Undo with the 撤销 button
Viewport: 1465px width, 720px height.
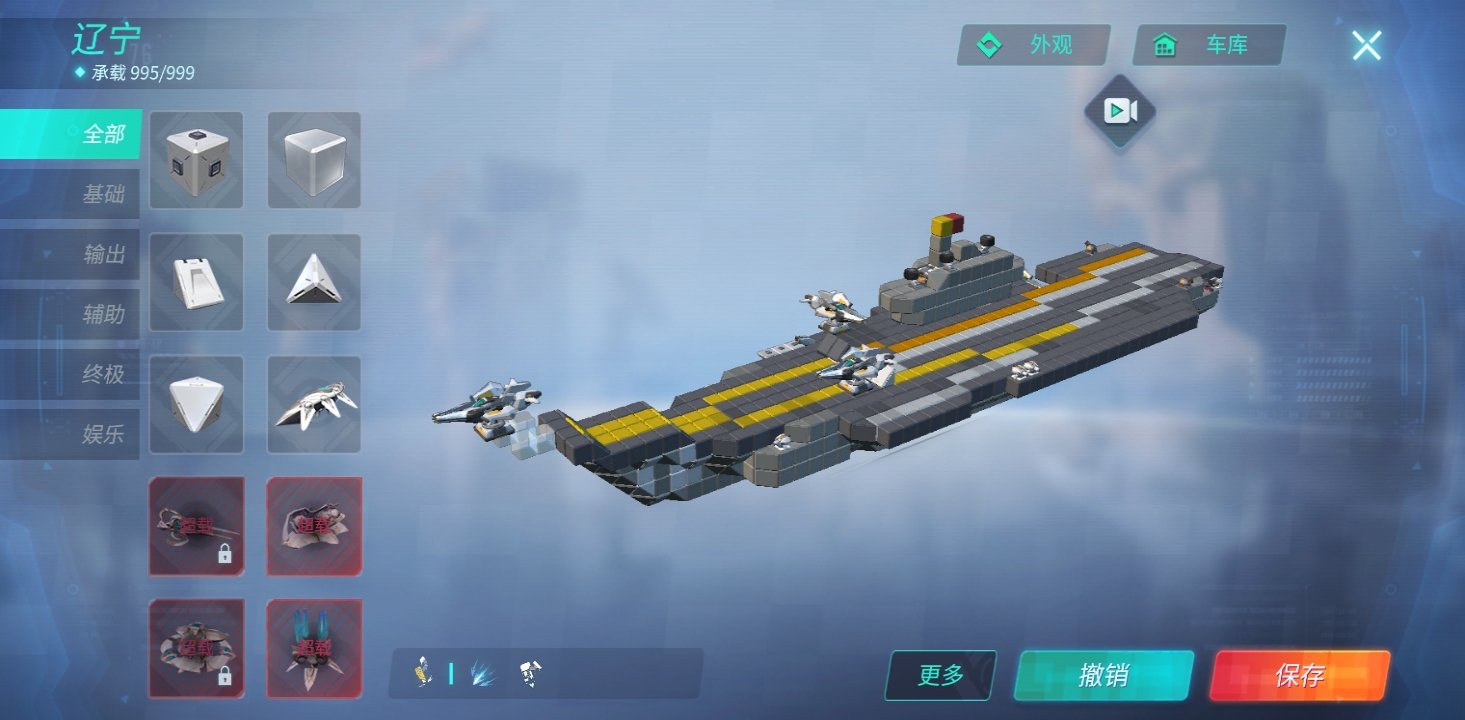pyautogui.click(x=1104, y=676)
